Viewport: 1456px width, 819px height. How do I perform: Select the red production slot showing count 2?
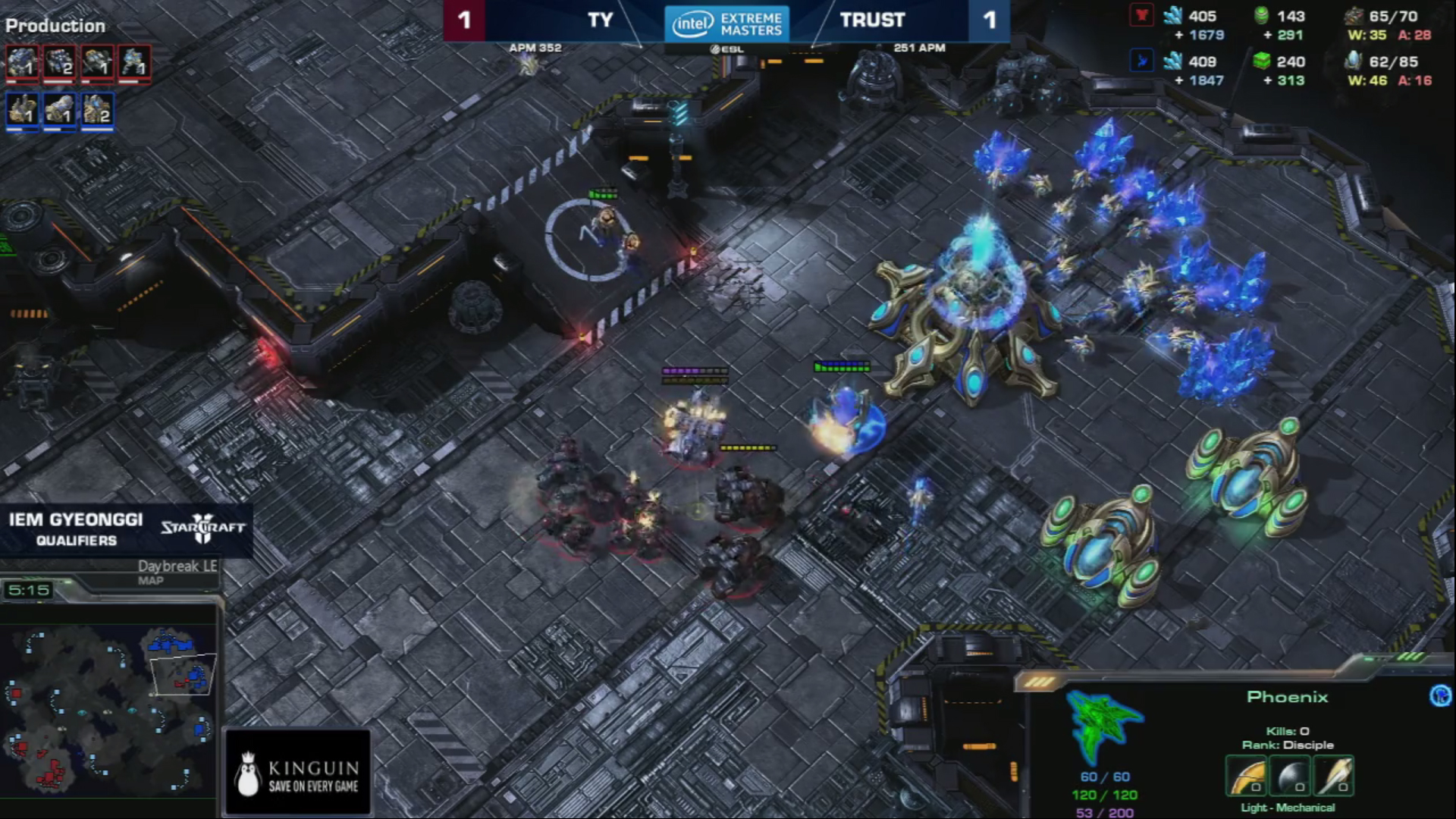tap(59, 62)
